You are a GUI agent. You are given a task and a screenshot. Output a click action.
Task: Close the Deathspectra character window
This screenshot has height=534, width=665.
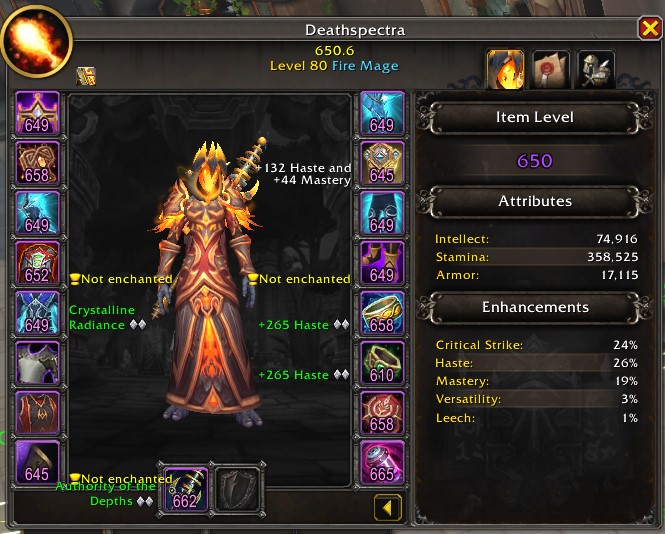(648, 30)
